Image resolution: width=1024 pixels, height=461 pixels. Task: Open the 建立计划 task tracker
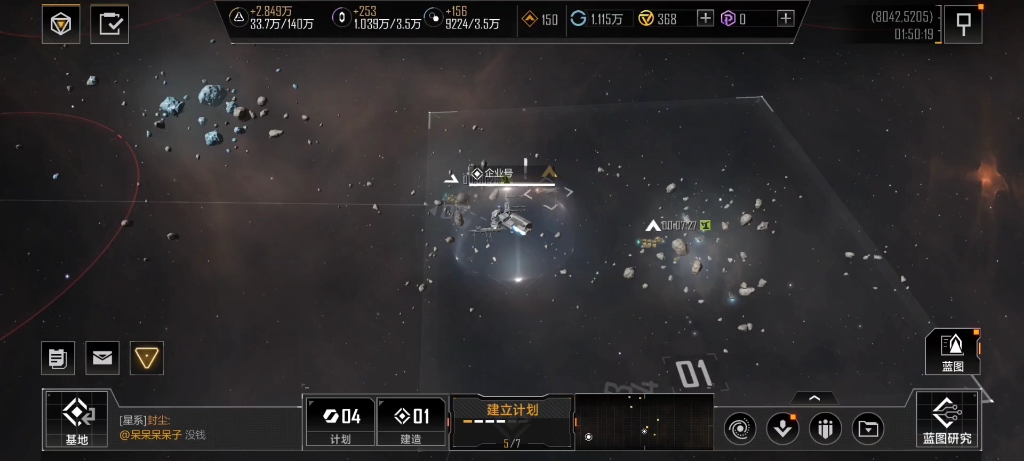point(512,420)
